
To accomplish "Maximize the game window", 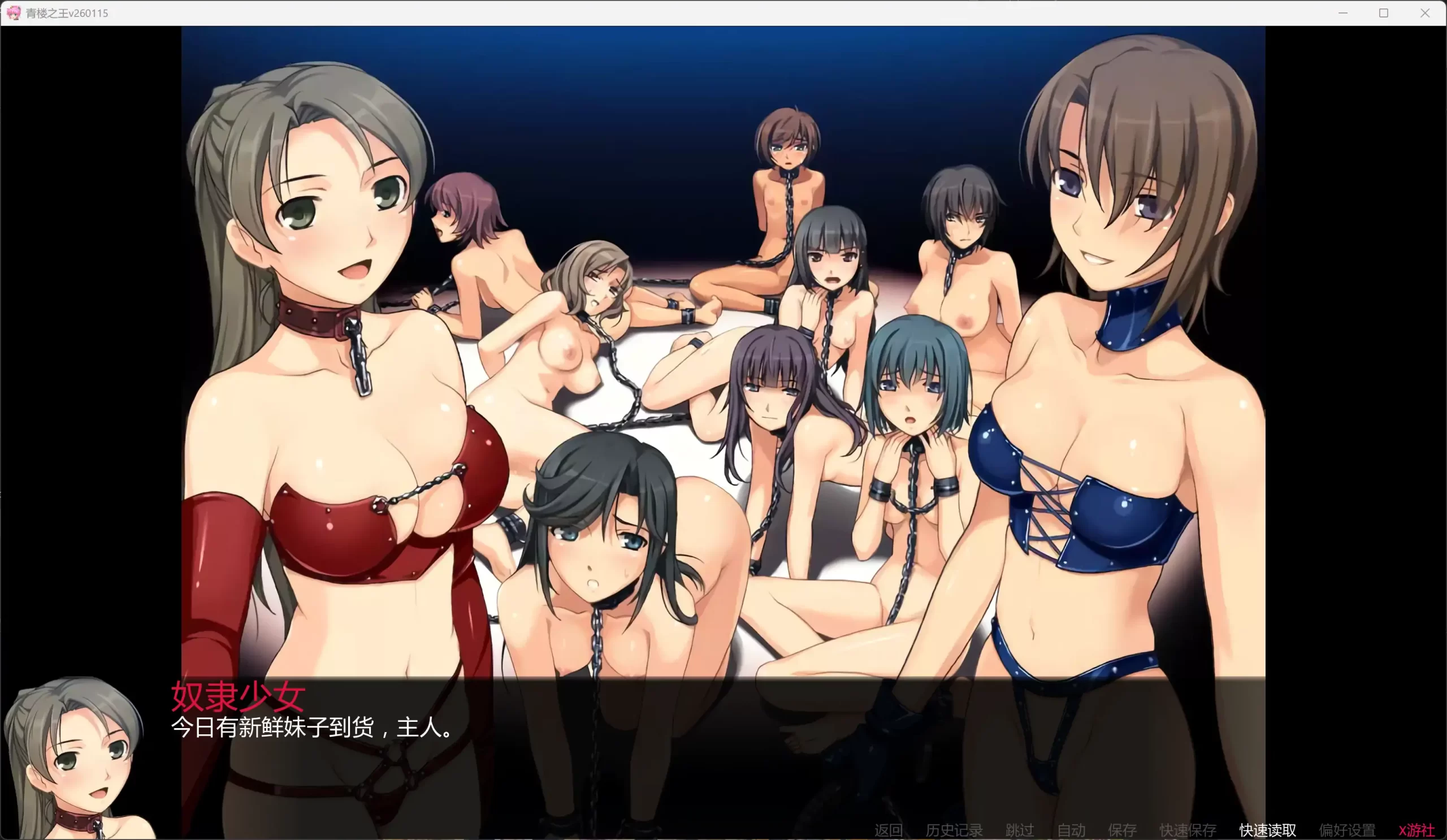I will pyautogui.click(x=1384, y=12).
